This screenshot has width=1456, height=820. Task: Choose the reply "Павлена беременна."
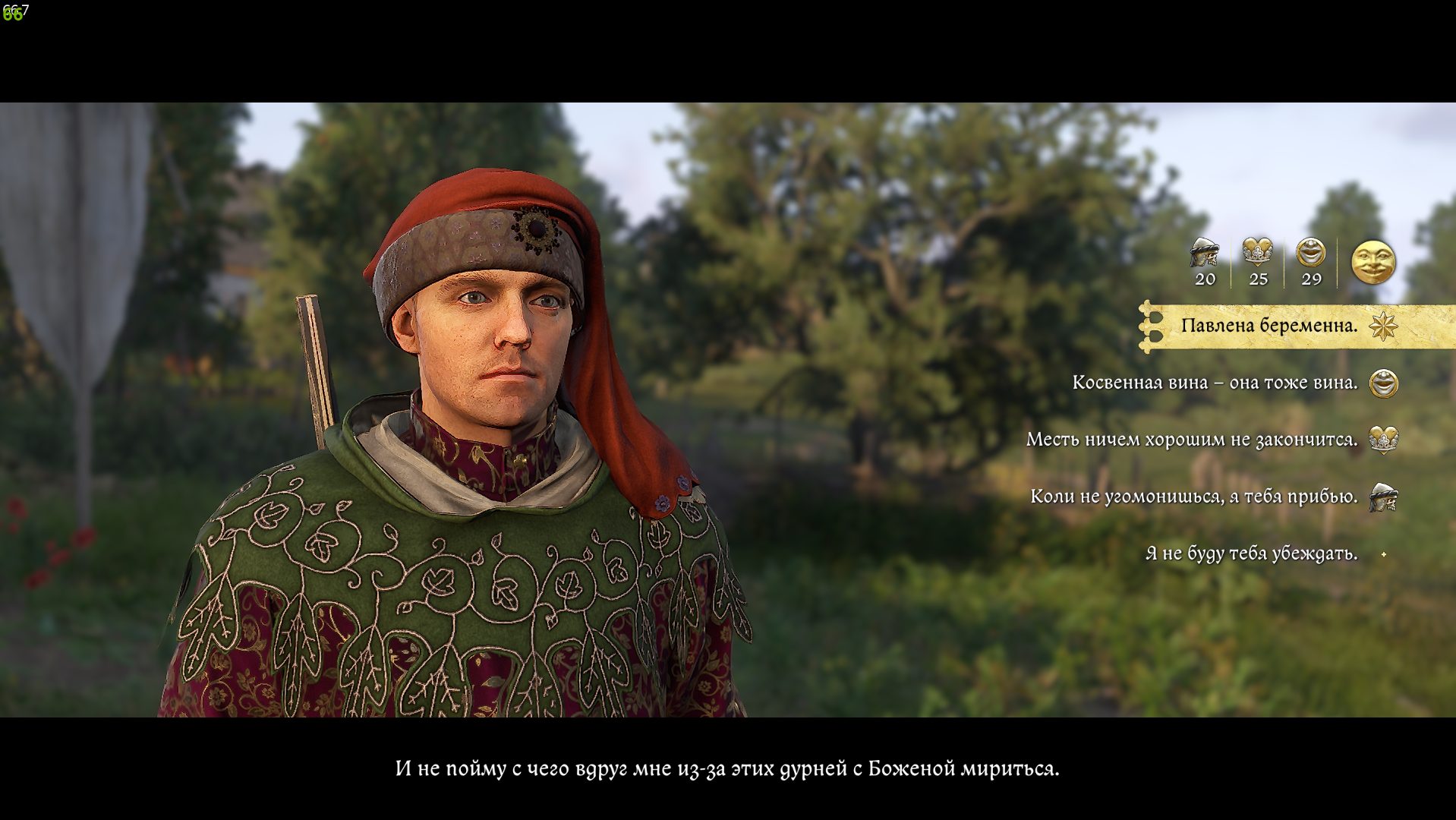click(x=1268, y=326)
